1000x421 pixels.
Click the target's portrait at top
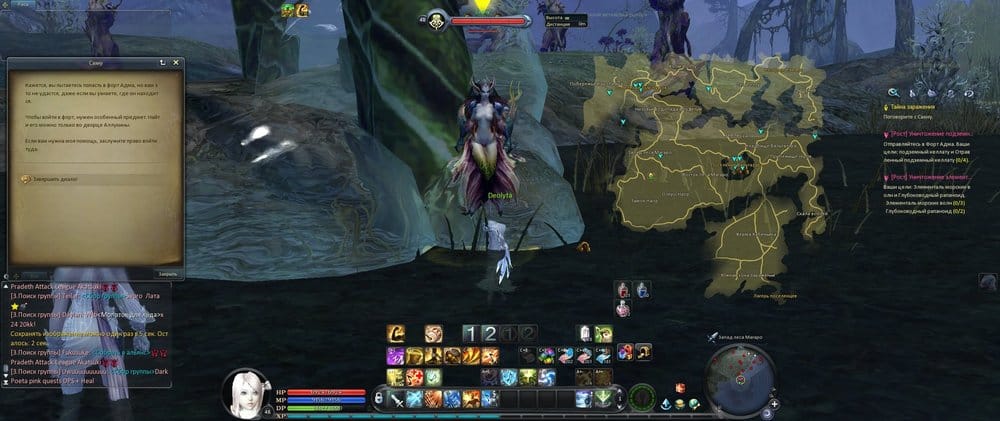click(437, 19)
